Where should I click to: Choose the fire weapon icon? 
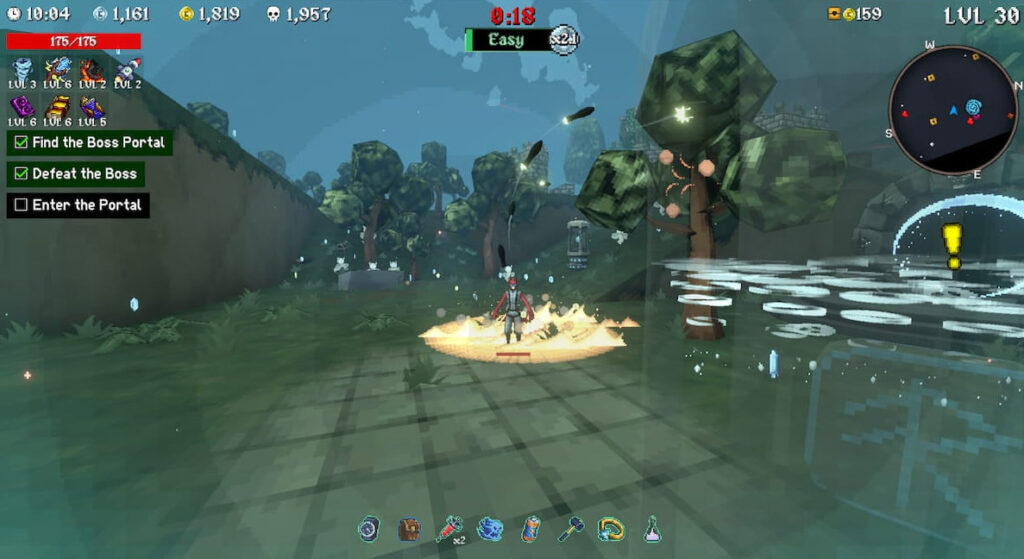pos(92,68)
